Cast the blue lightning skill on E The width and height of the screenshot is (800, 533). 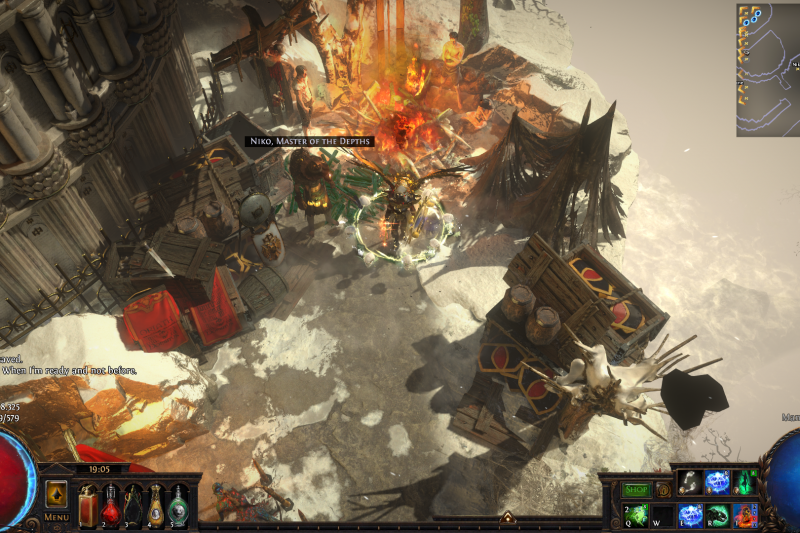click(690, 515)
